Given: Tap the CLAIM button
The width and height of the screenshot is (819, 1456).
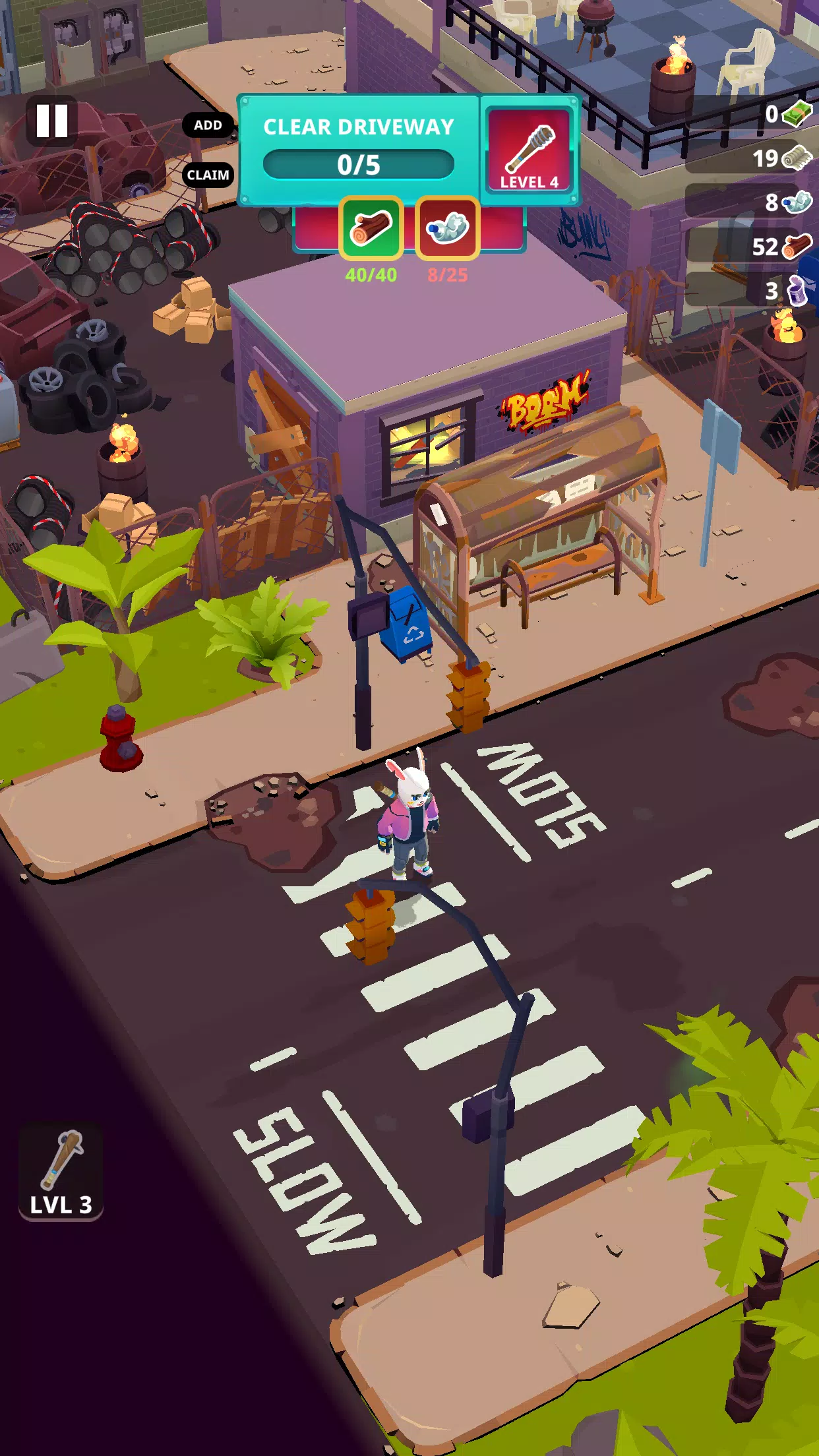Looking at the screenshot, I should [208, 175].
